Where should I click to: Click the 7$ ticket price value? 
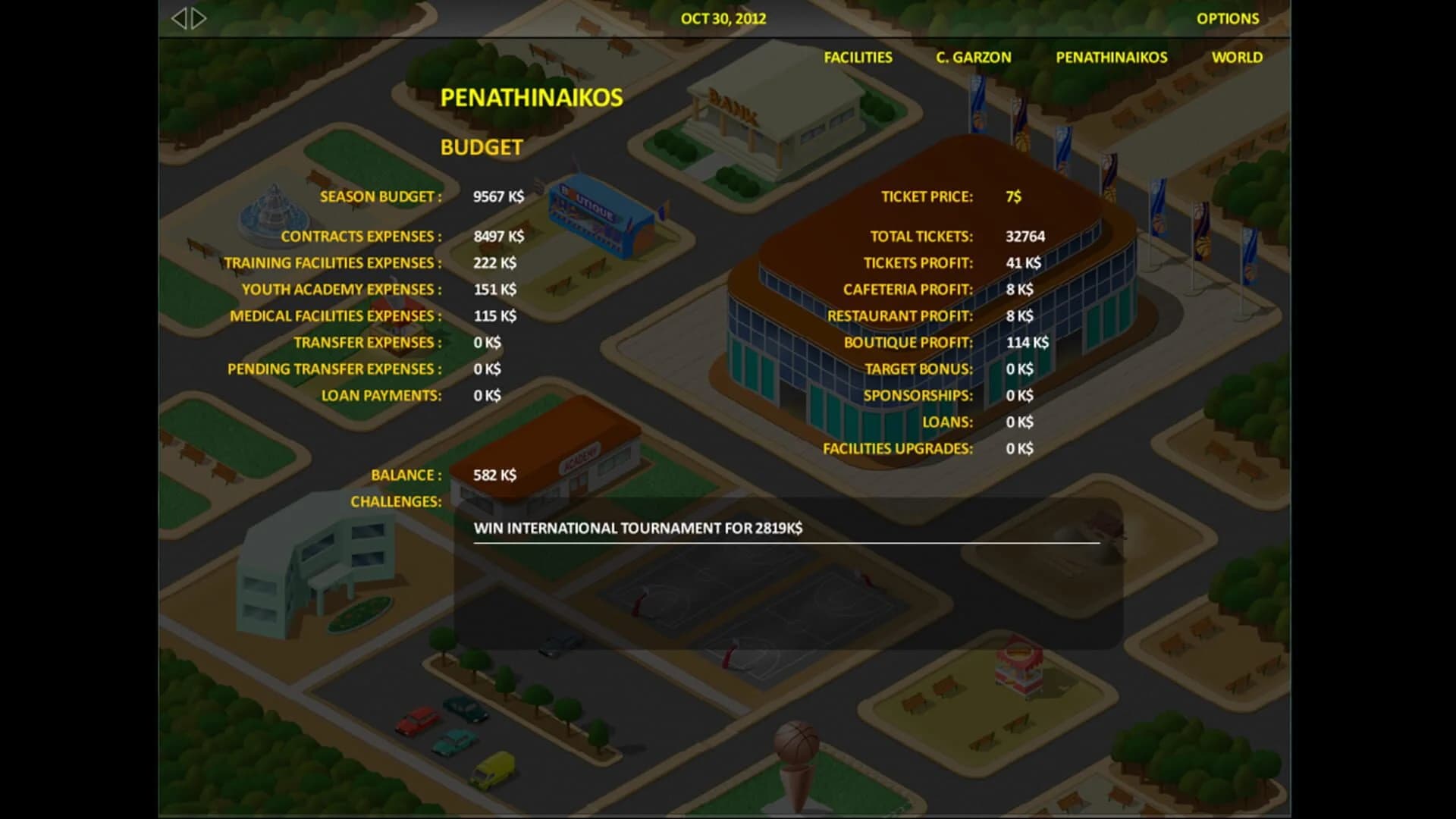(x=1014, y=196)
